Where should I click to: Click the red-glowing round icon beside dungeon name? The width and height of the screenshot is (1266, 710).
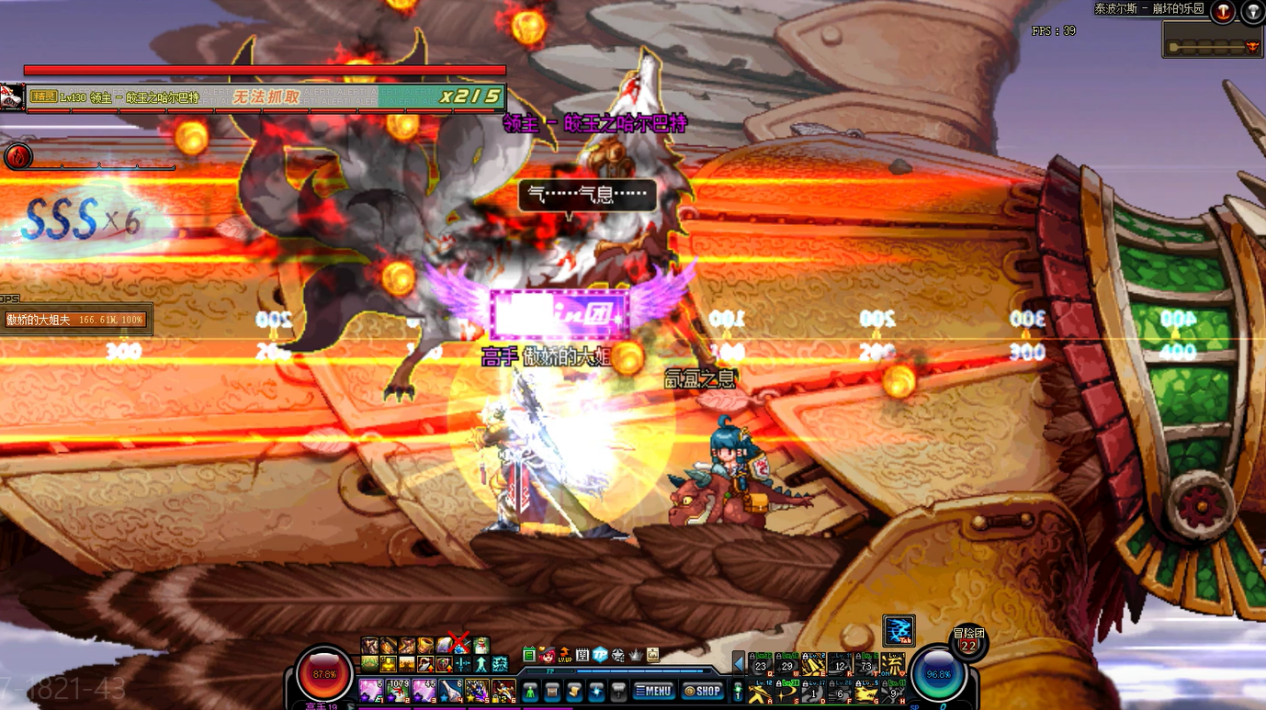1222,11
